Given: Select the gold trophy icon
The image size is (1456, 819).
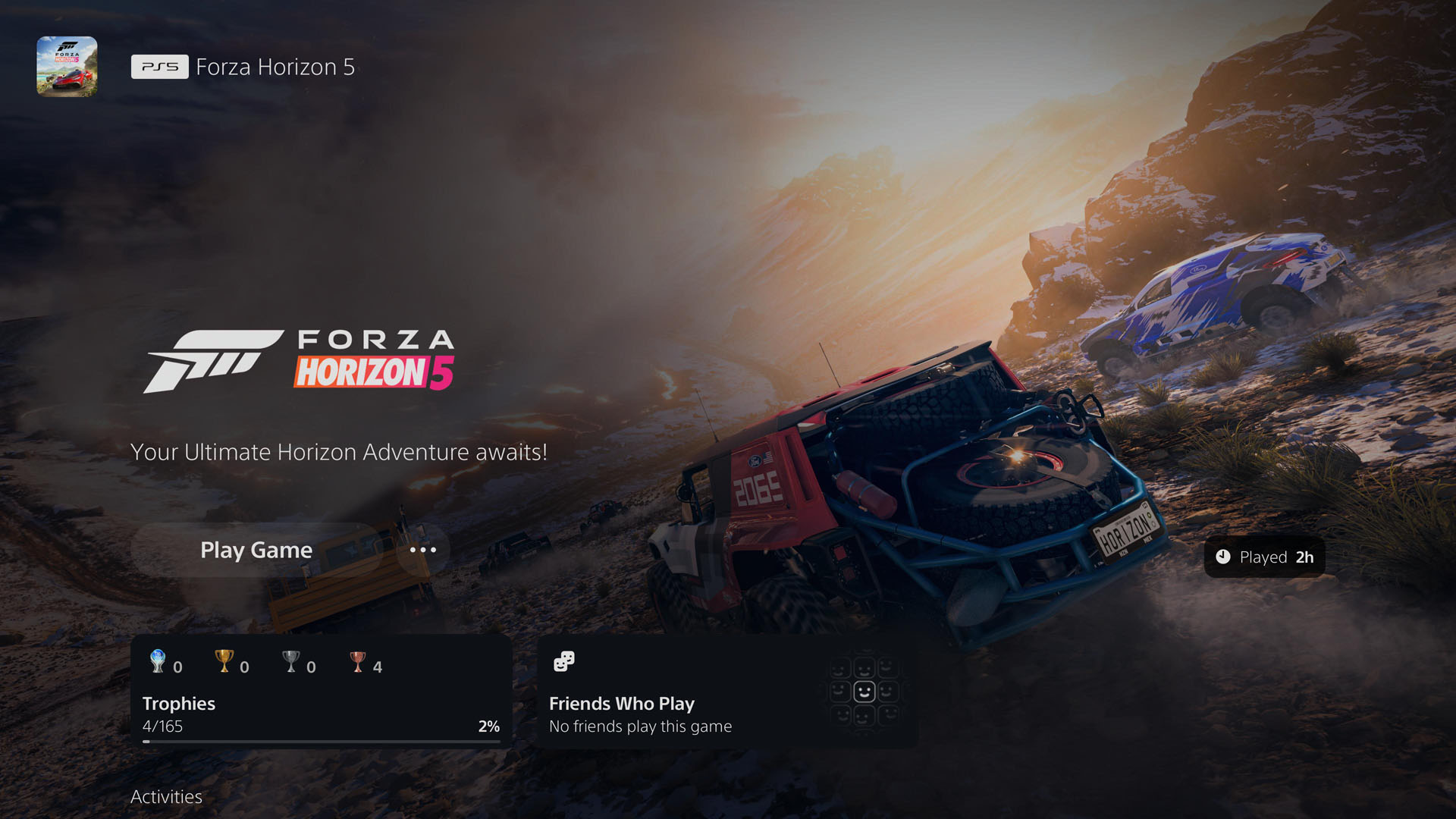Looking at the screenshot, I should [x=224, y=662].
